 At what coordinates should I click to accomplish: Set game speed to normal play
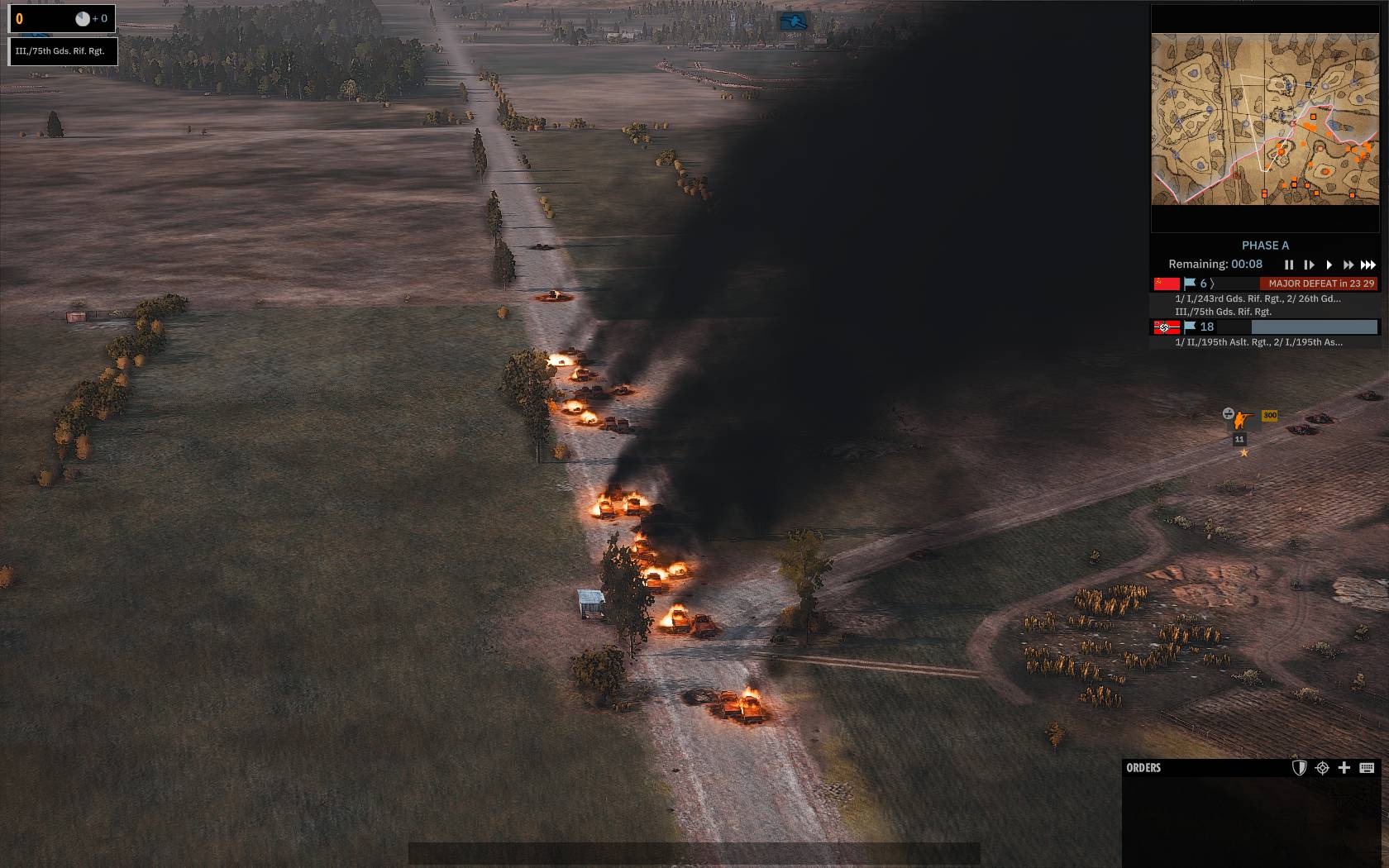tap(1329, 265)
